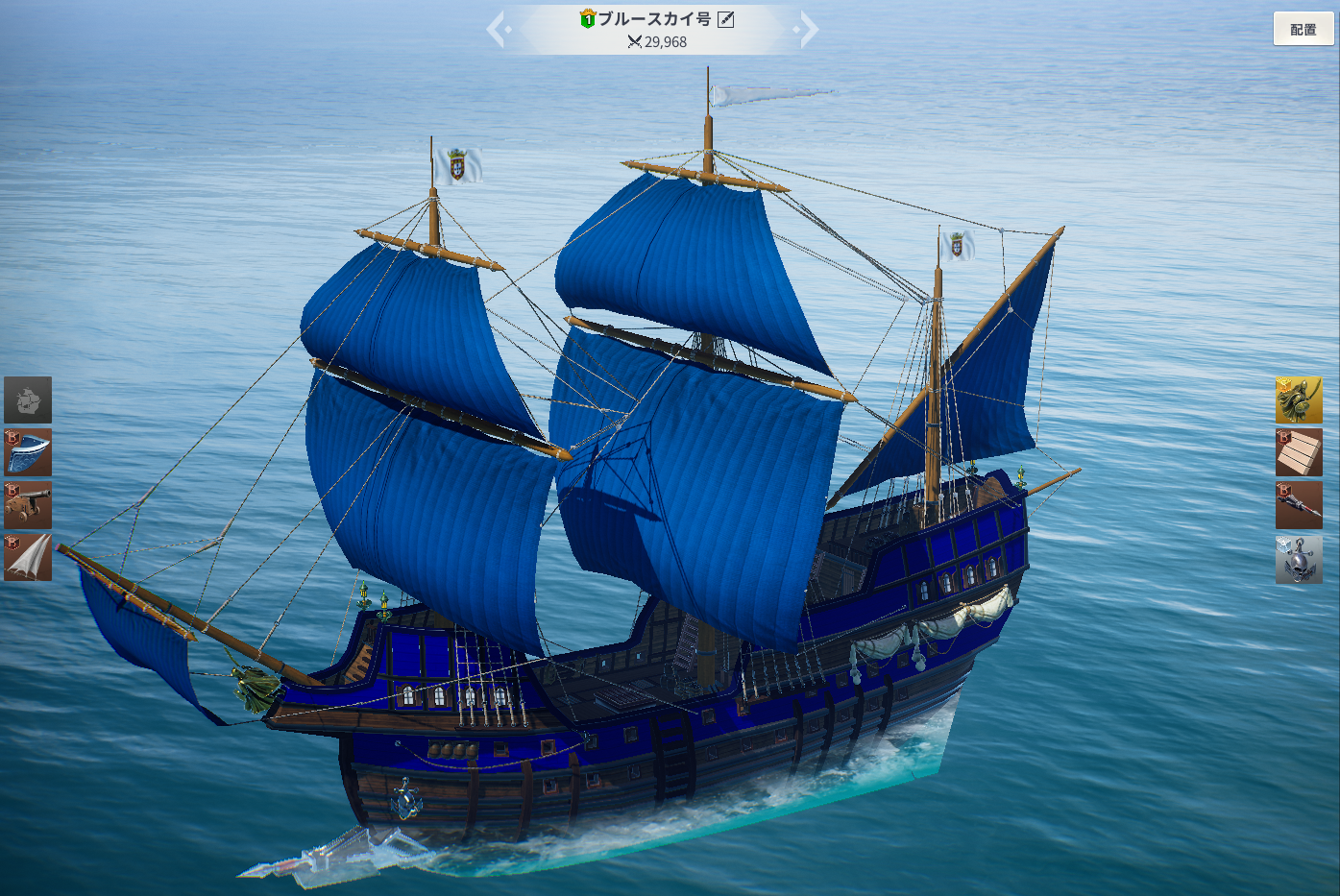Switch to the previous ship with left arrow
Image resolution: width=1340 pixels, height=896 pixels.
(498, 30)
